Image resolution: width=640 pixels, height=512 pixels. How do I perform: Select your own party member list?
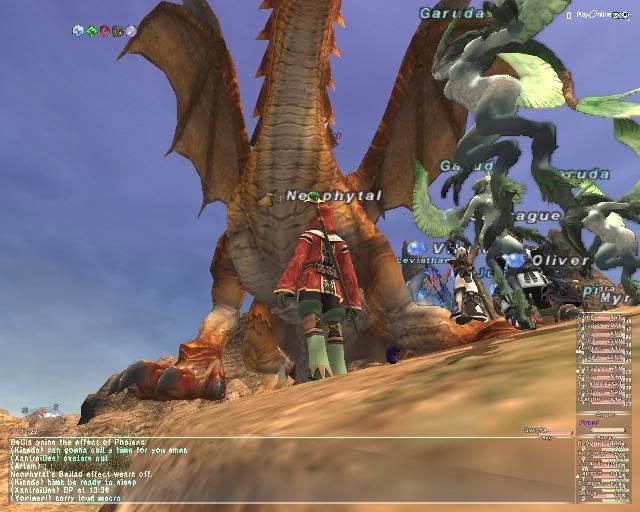pyautogui.click(x=605, y=470)
